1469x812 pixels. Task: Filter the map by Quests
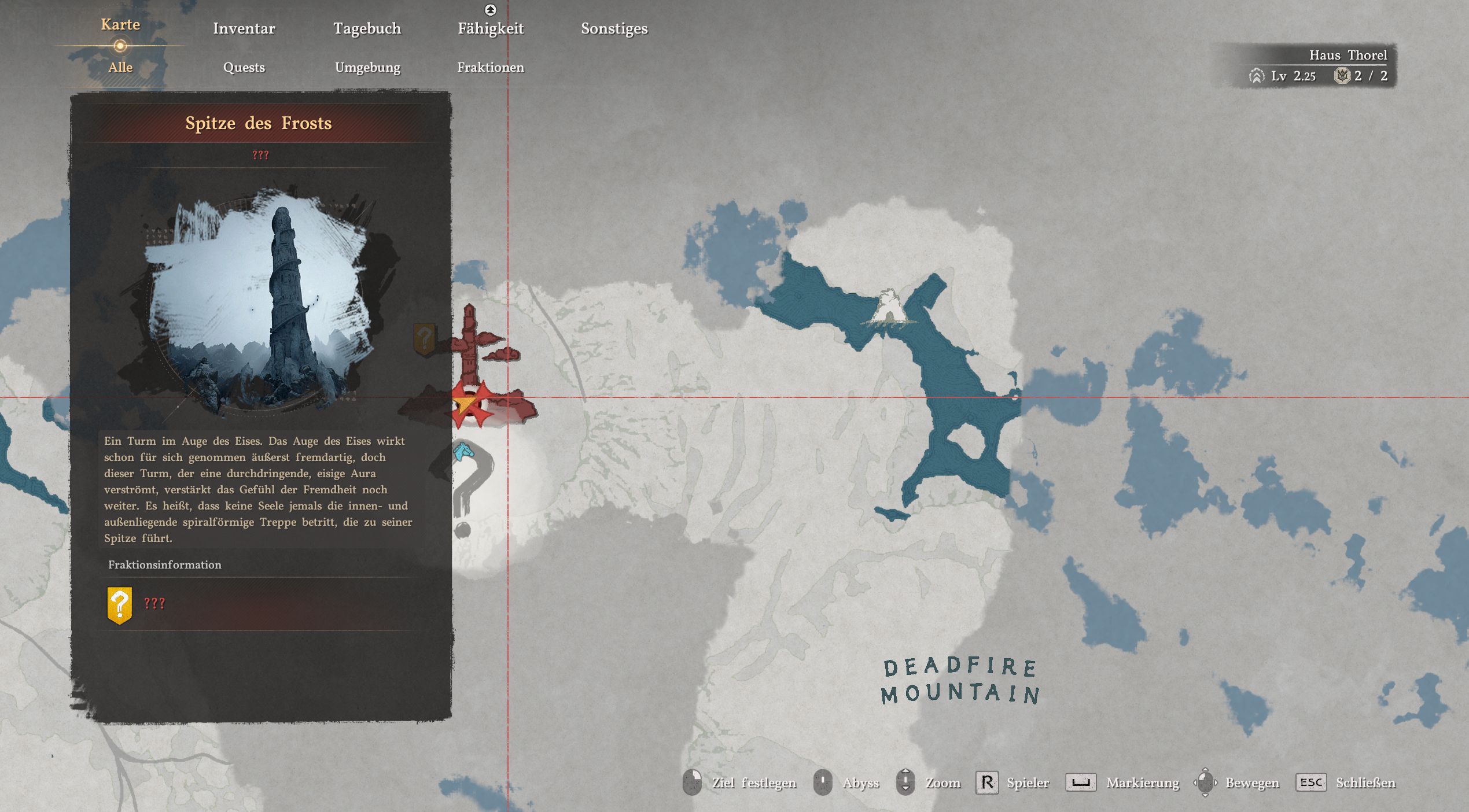click(244, 67)
